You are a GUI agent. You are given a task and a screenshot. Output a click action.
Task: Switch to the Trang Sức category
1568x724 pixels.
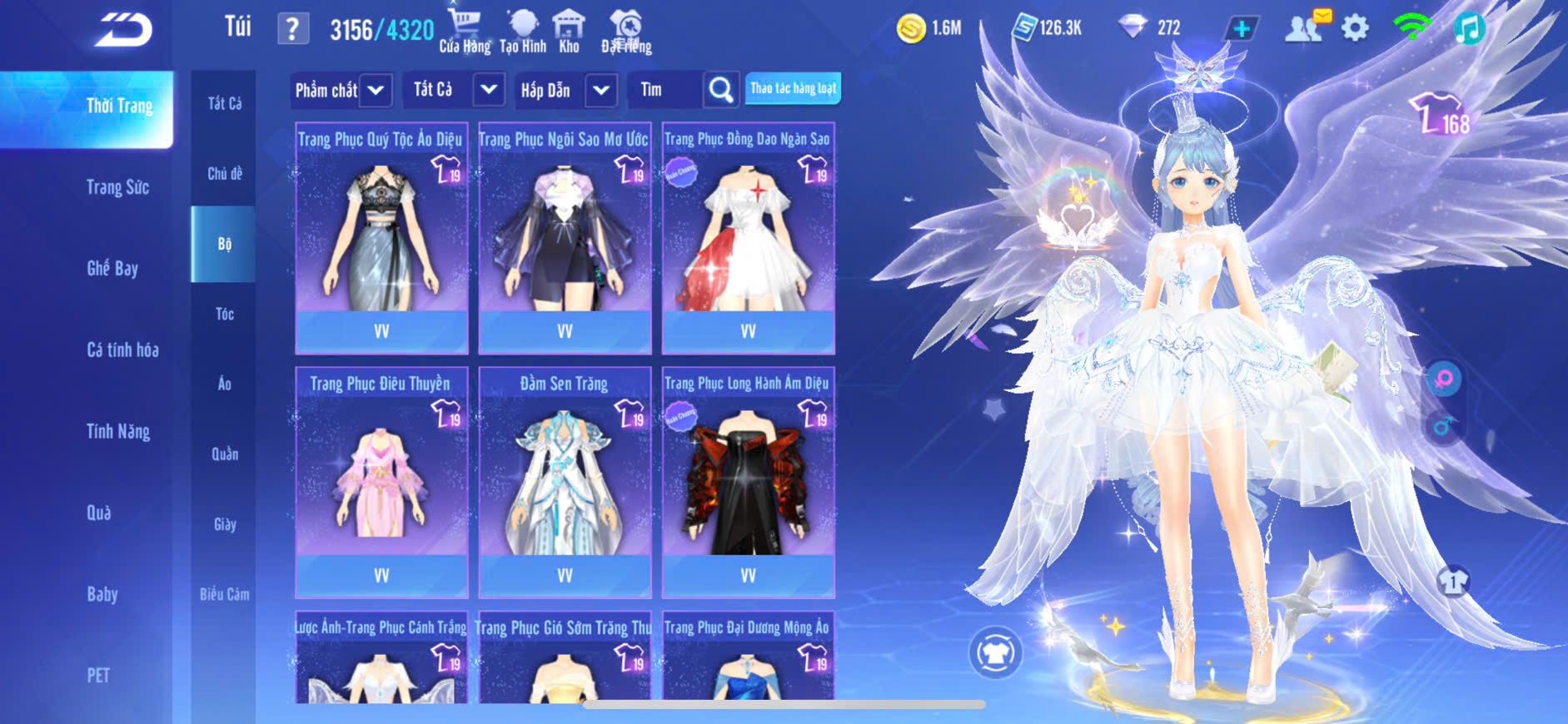(117, 187)
